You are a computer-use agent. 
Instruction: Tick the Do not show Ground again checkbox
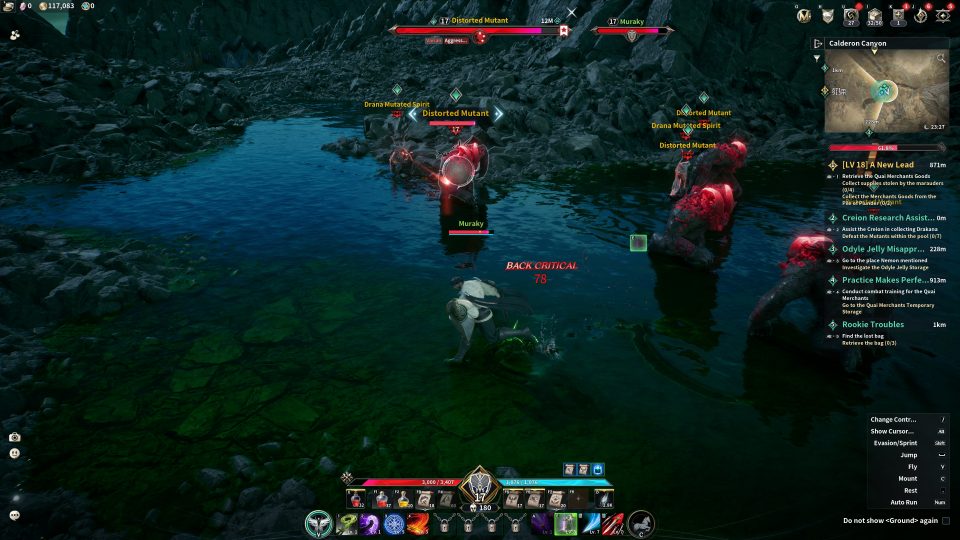(946, 520)
